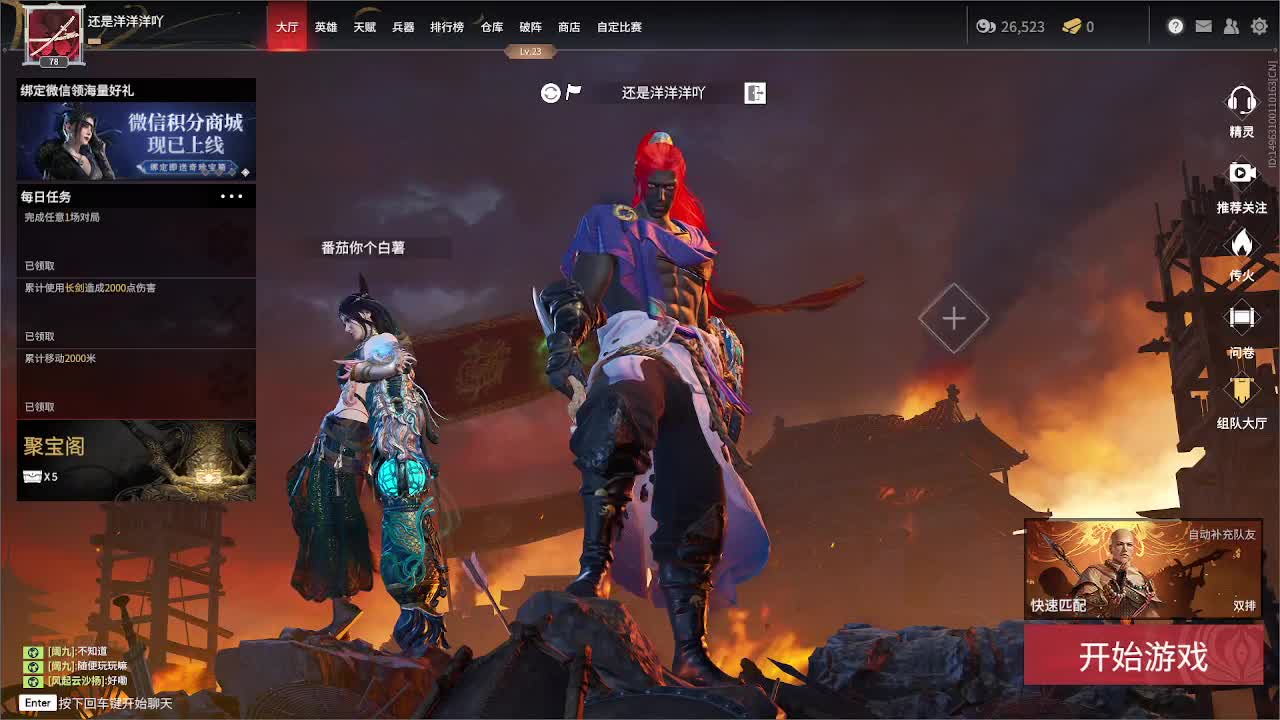
Task: Leave lobby using the exit door icon
Action: pos(754,92)
